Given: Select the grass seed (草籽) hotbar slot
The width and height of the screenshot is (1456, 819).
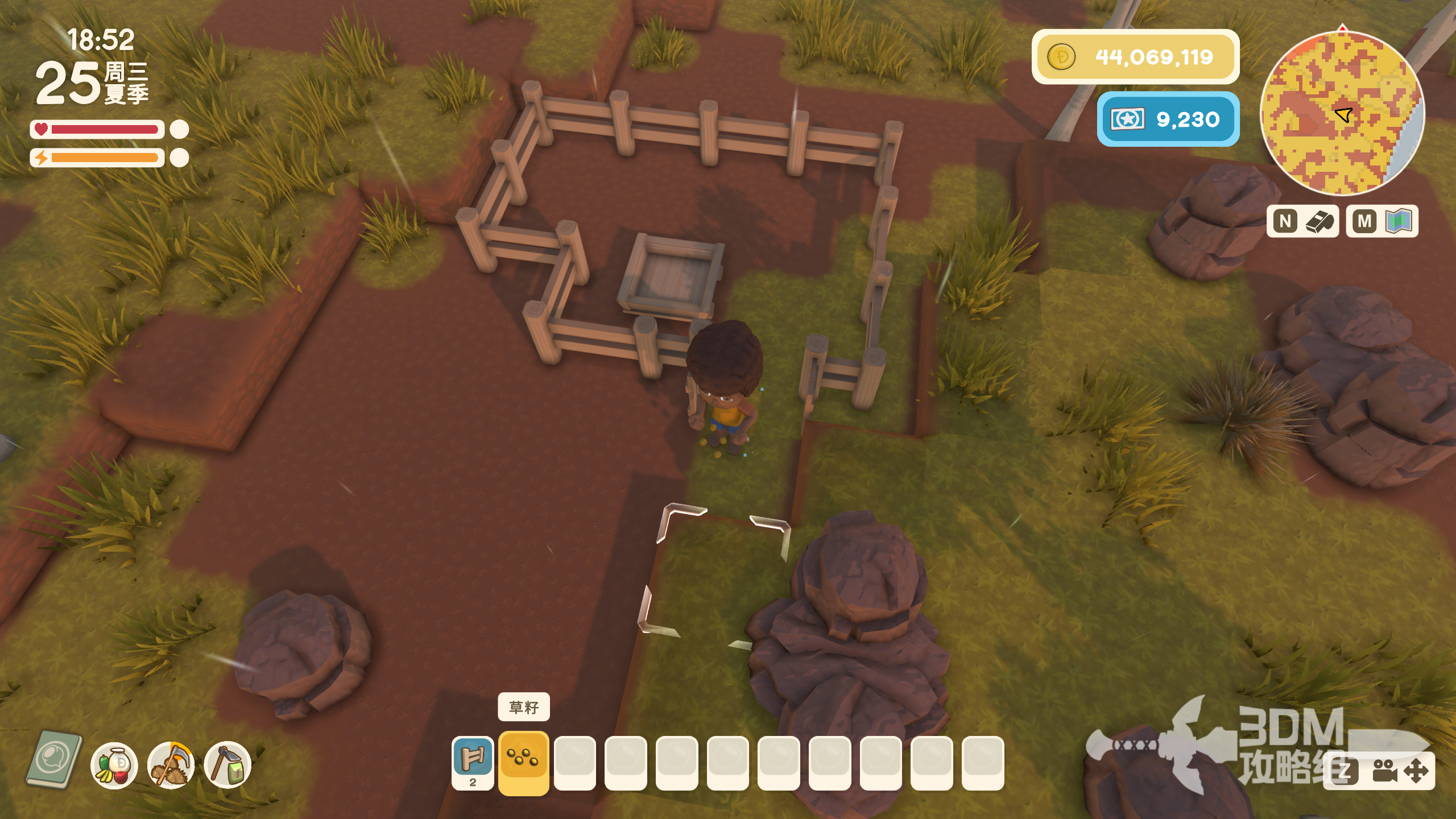Looking at the screenshot, I should (x=523, y=761).
